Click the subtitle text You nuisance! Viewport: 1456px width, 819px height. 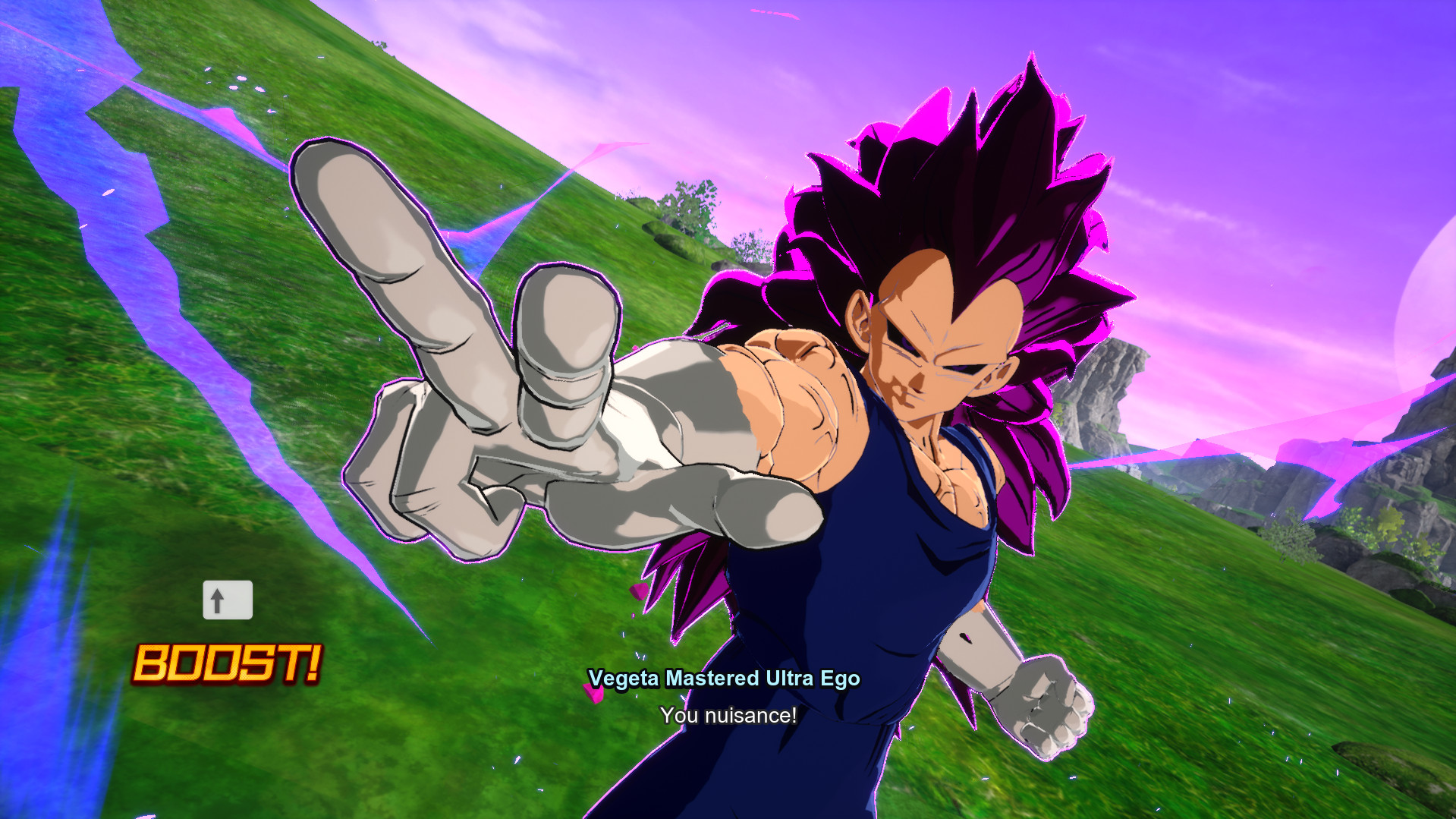click(727, 714)
